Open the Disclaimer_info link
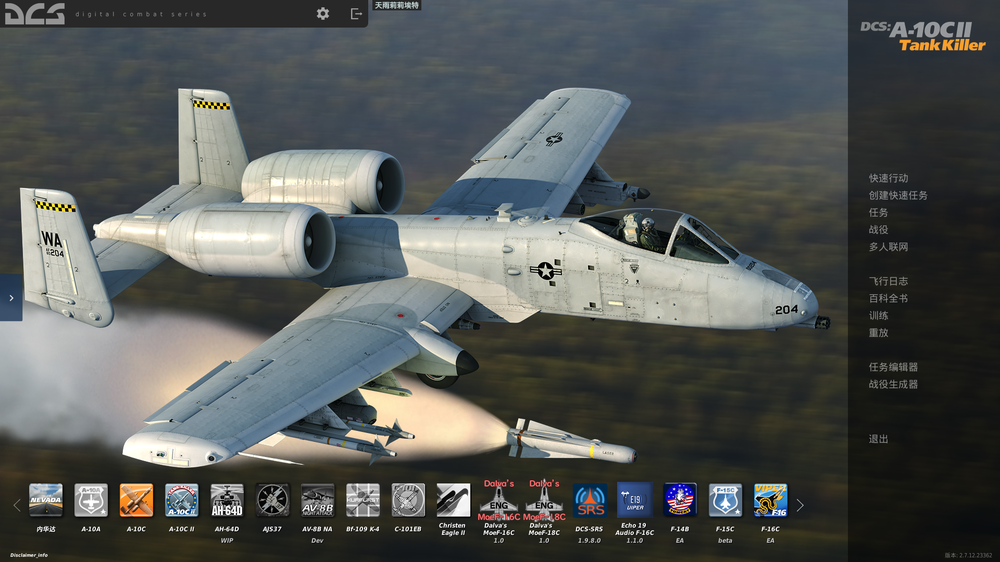Screen dimensions: 1000x562 point(29,554)
